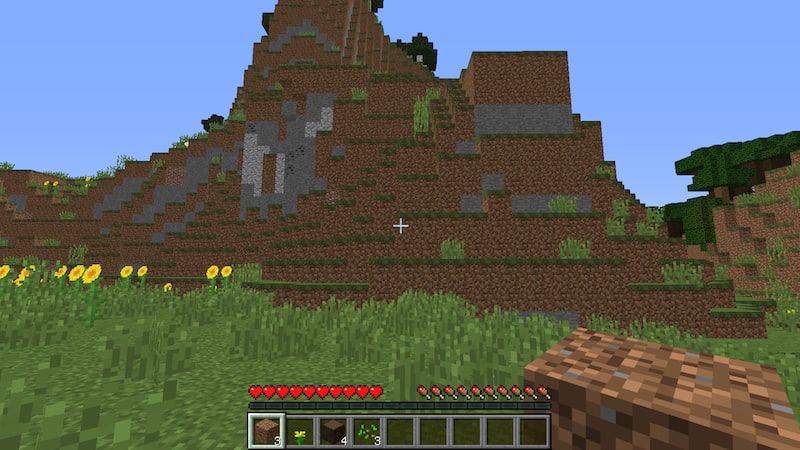
Task: Select the dark wood block stack
Action: click(x=333, y=431)
